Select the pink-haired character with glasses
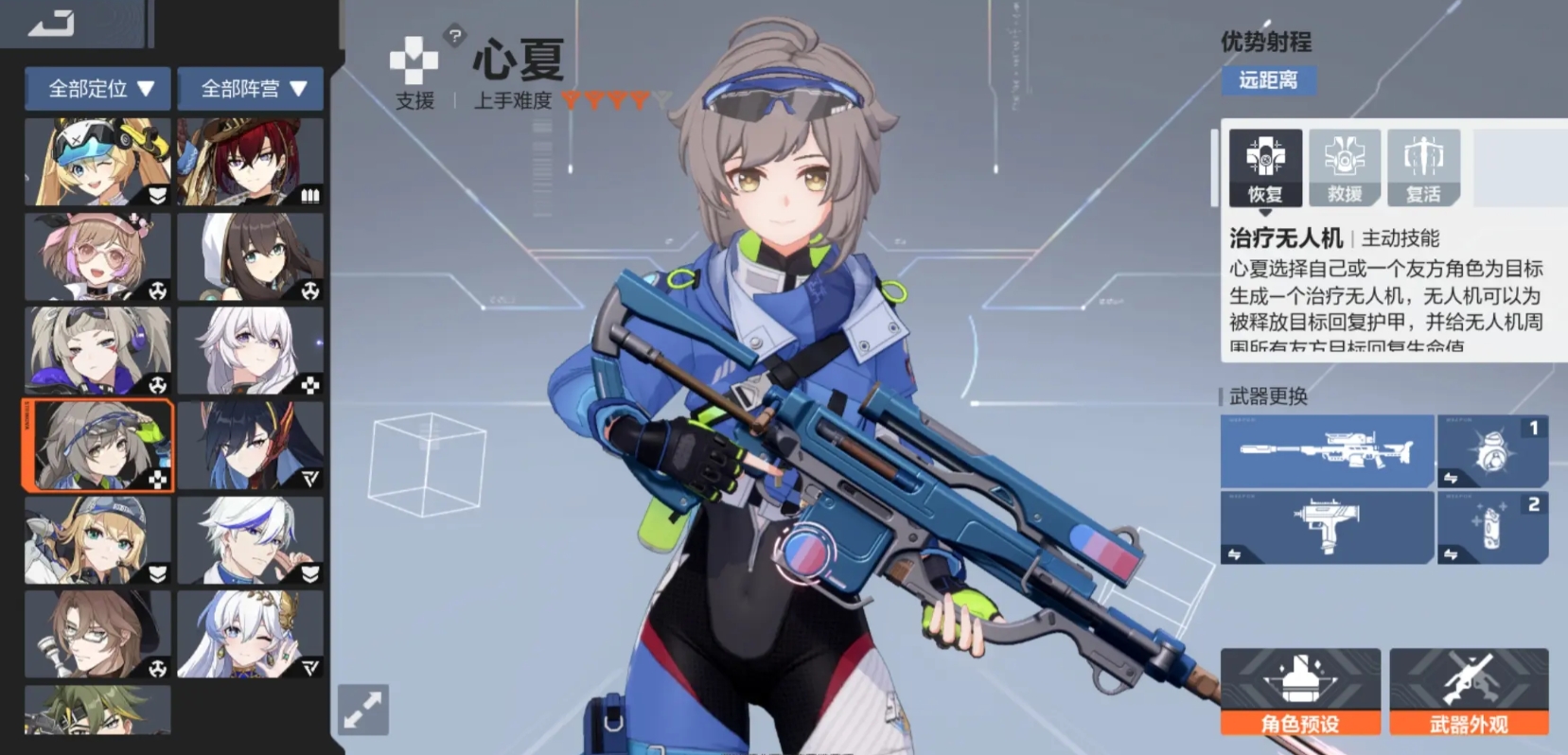Viewport: 1568px width, 755px height. [97, 256]
